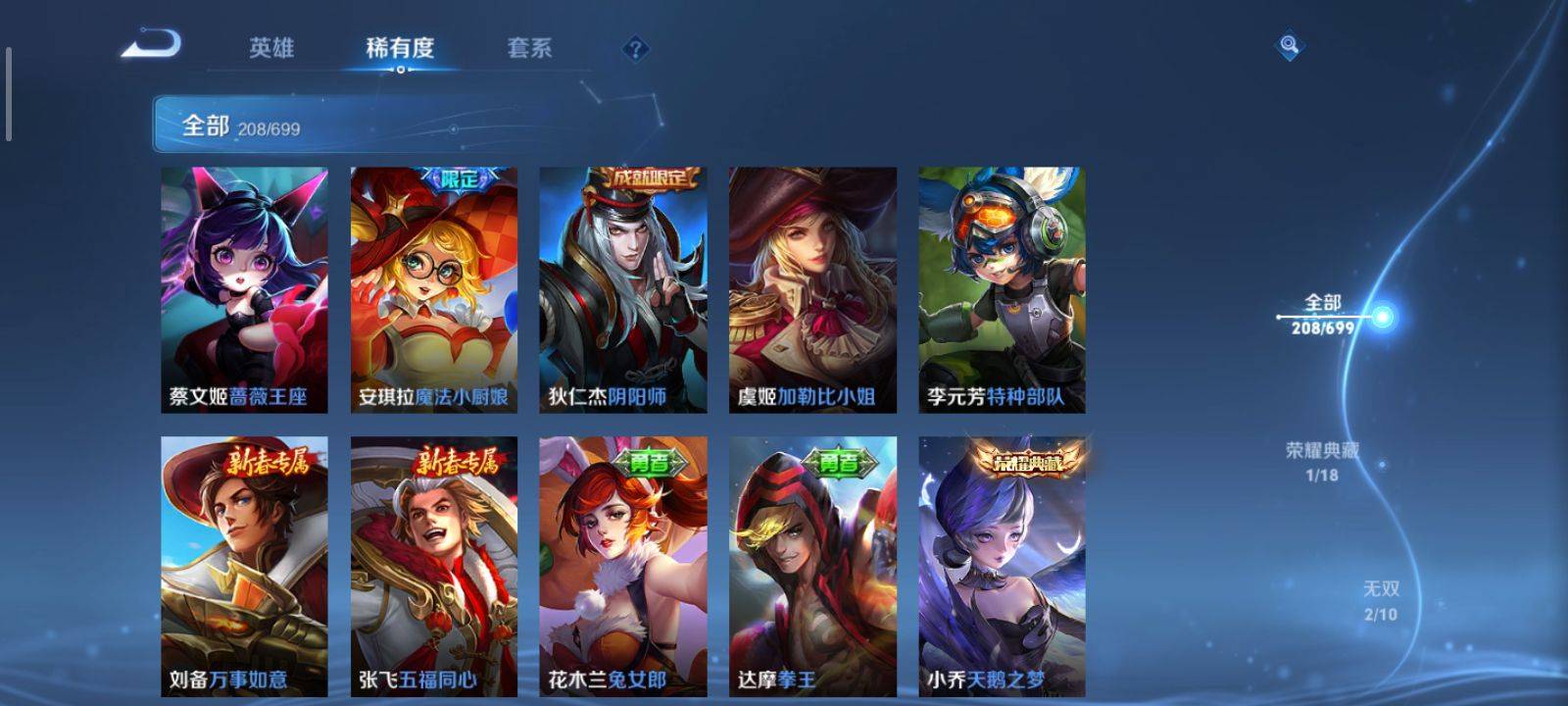Image resolution: width=1568 pixels, height=706 pixels.
Task: Select the 全部 208/699 rarity filter
Action: click(x=1323, y=314)
